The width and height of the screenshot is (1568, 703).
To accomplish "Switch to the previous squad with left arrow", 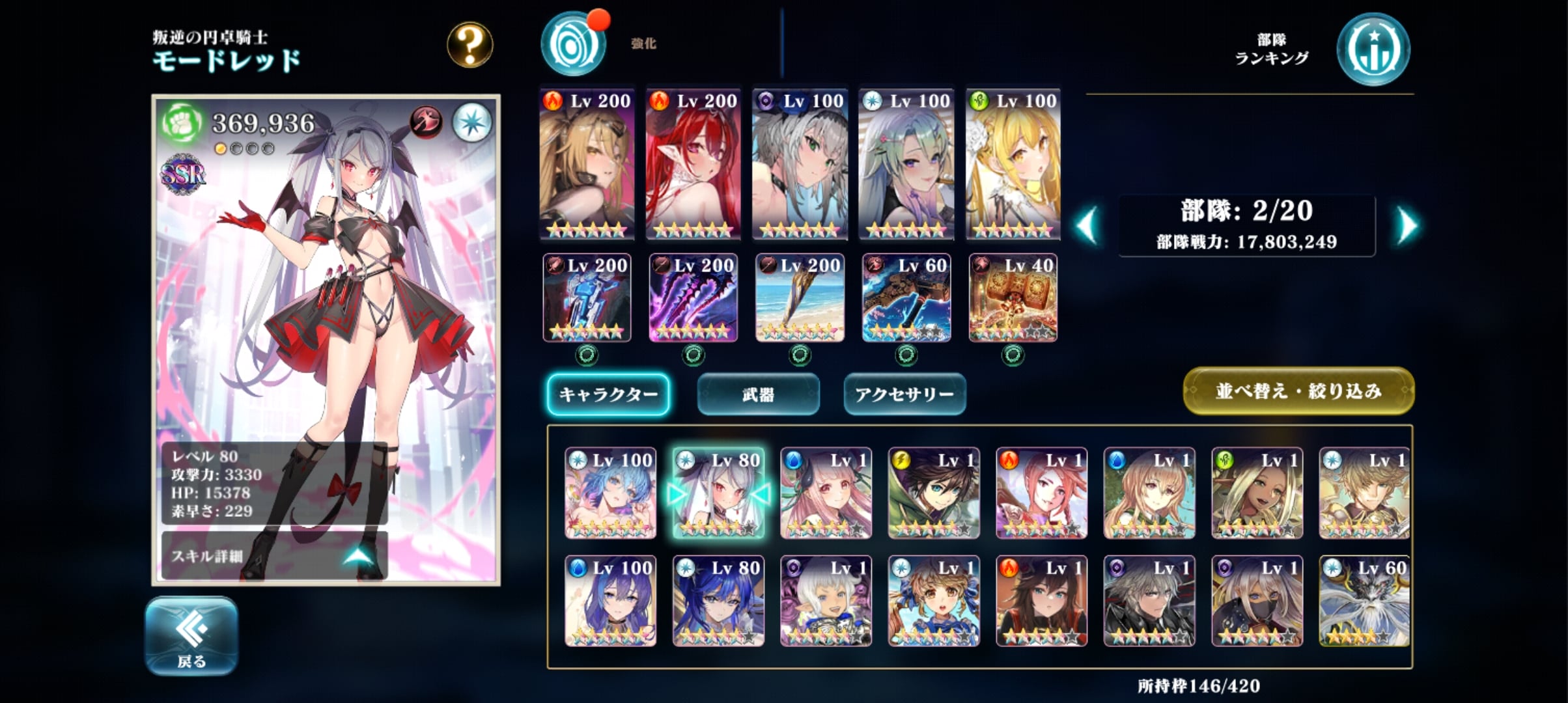I will coord(1087,226).
